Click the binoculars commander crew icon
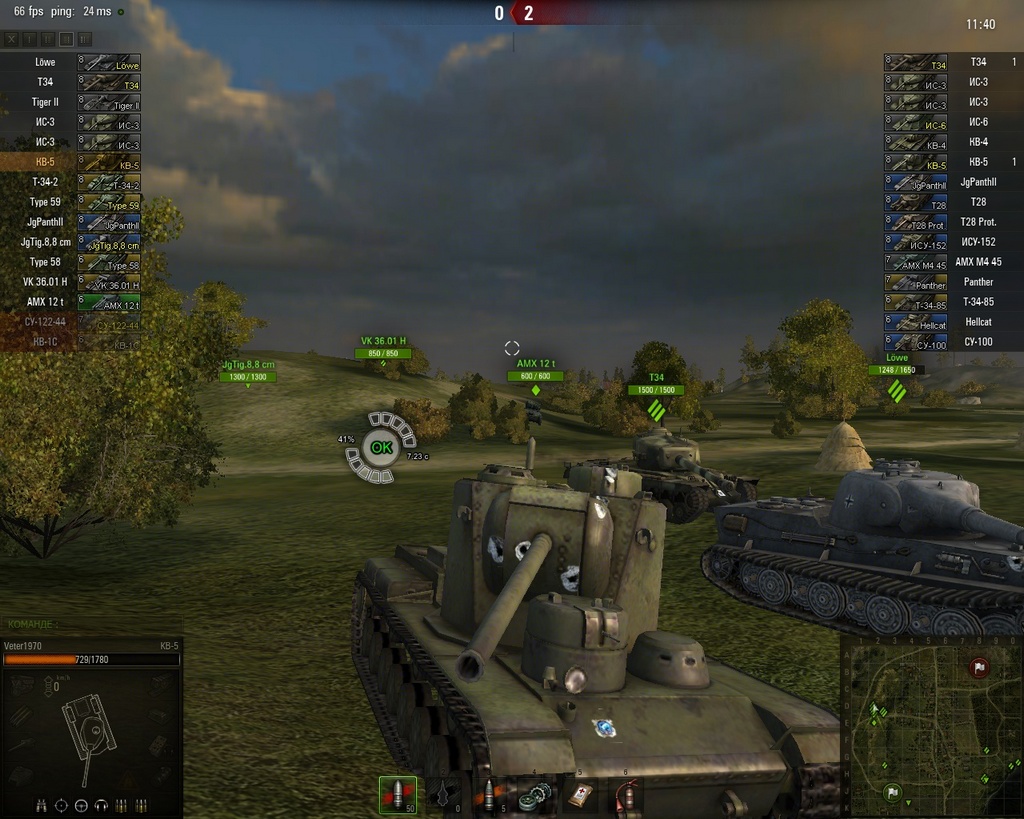1024x819 pixels. coord(42,805)
